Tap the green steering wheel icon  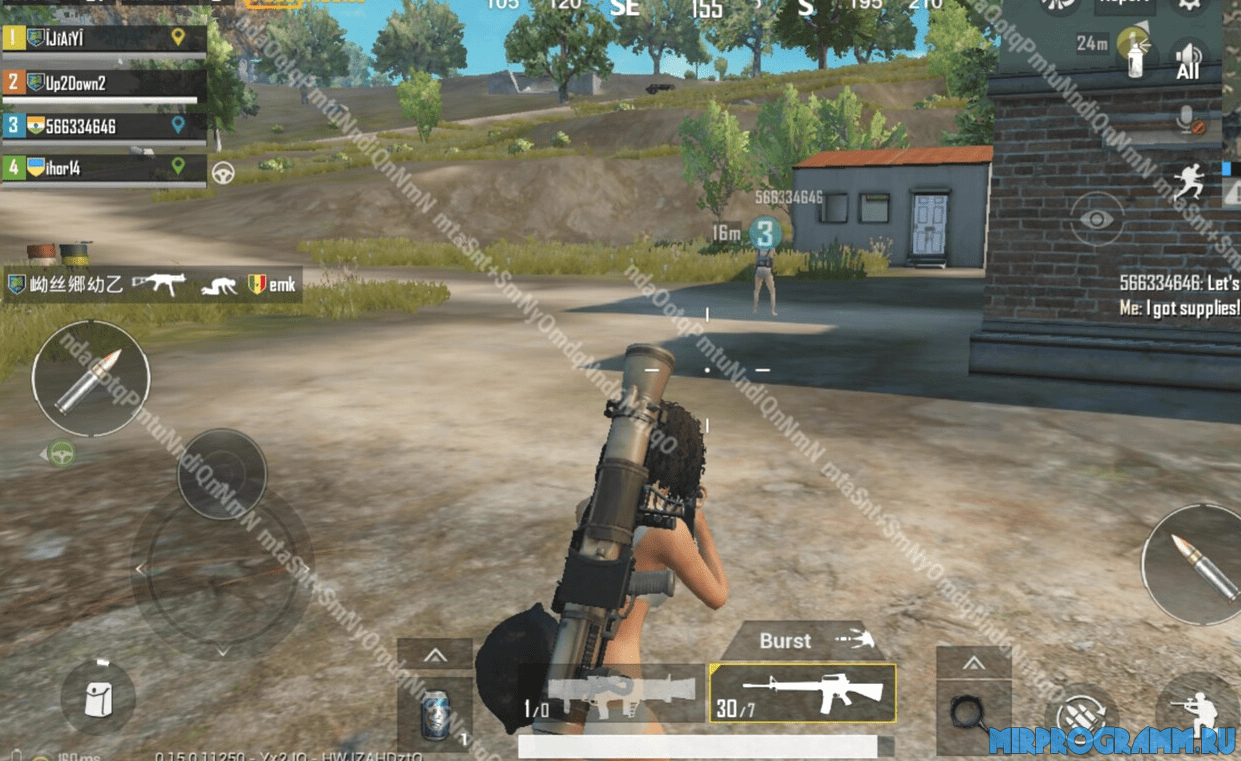[x=62, y=453]
